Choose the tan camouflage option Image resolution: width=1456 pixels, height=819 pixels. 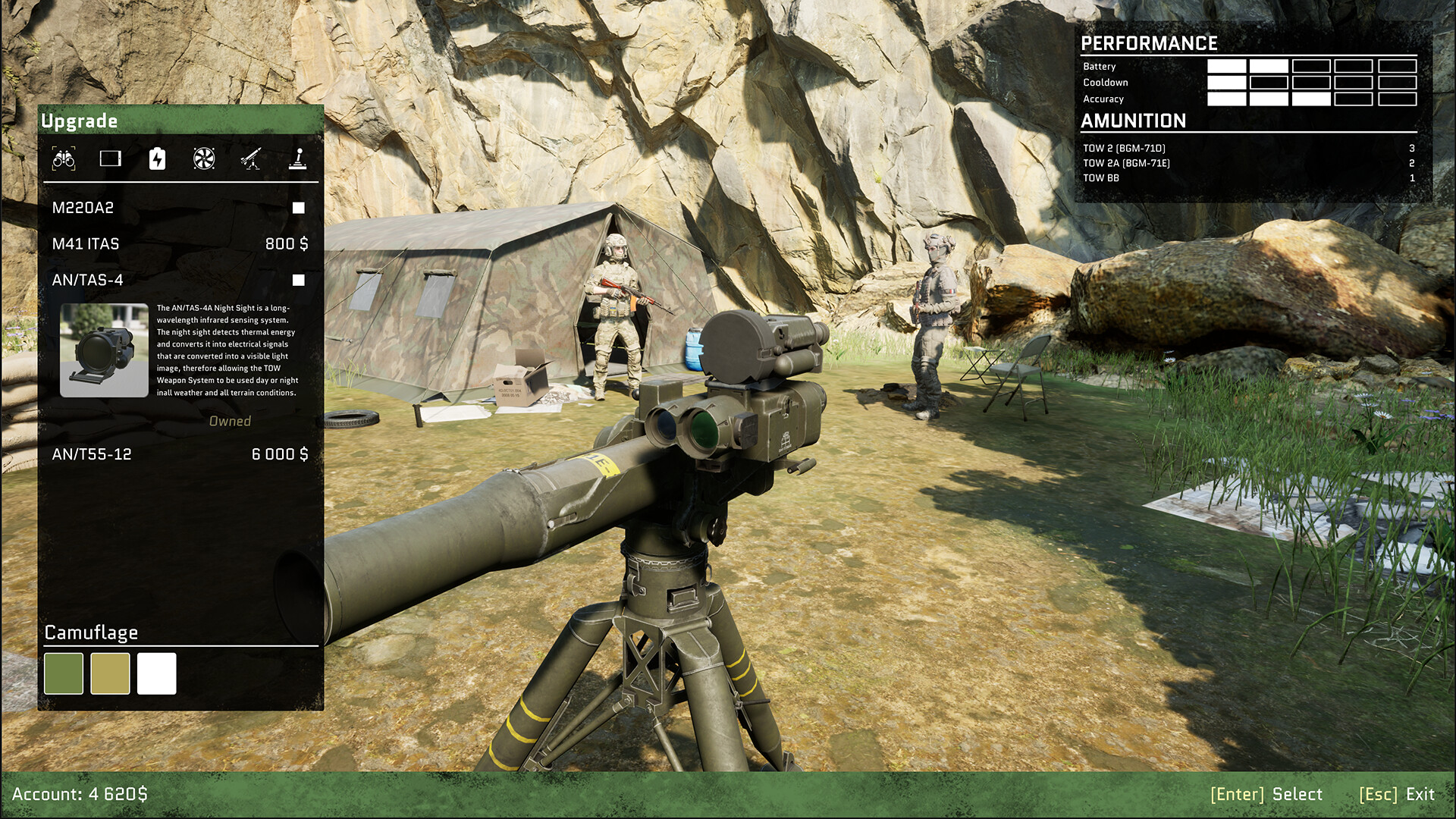(111, 673)
